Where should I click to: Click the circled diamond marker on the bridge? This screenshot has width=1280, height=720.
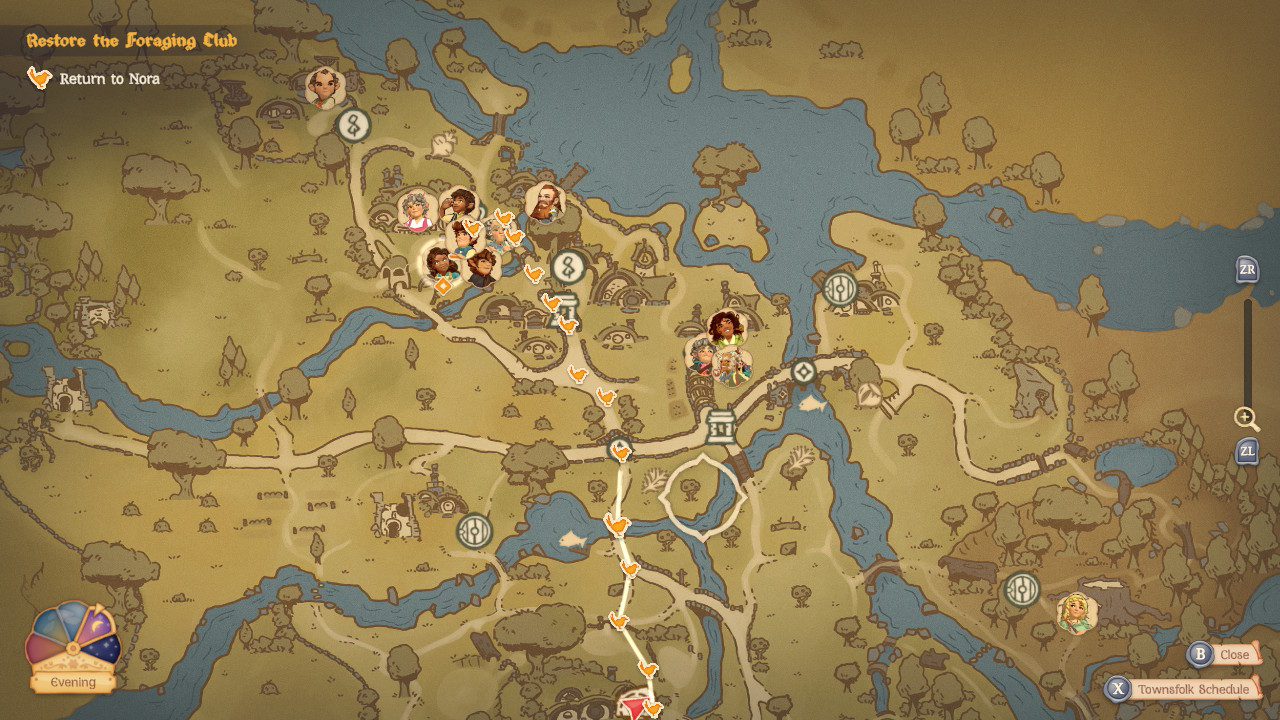pos(803,373)
